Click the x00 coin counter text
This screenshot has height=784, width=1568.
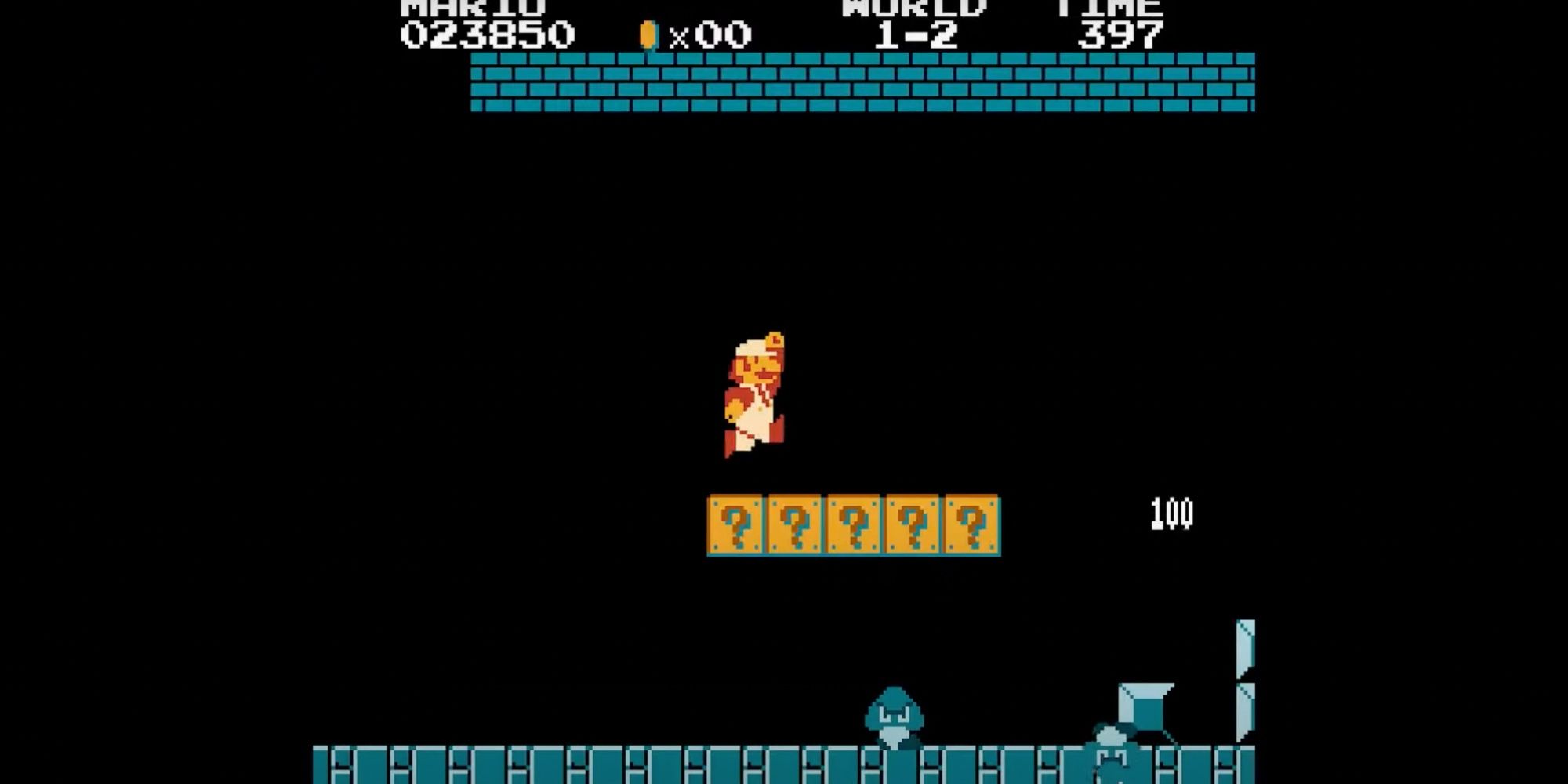point(710,33)
